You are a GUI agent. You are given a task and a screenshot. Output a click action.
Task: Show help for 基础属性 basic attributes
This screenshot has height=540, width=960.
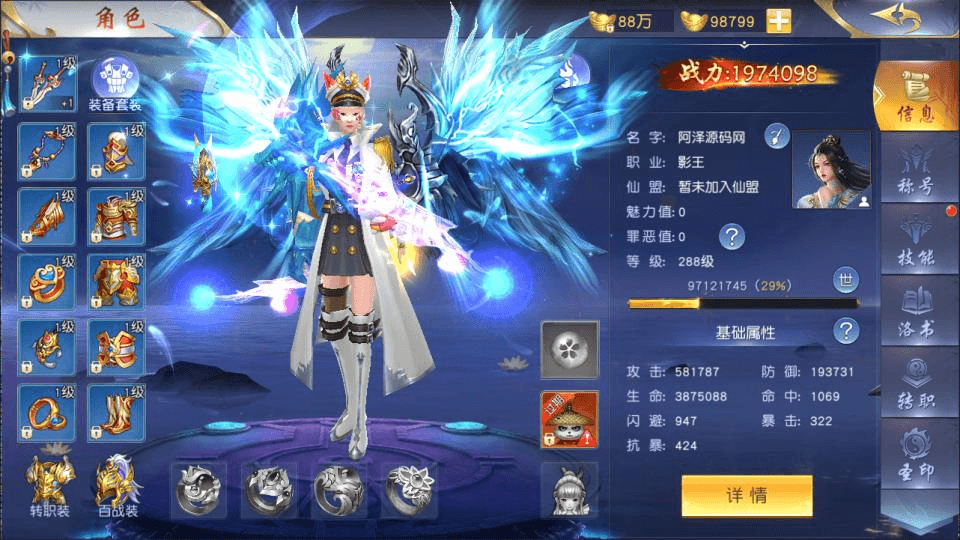pyautogui.click(x=846, y=331)
